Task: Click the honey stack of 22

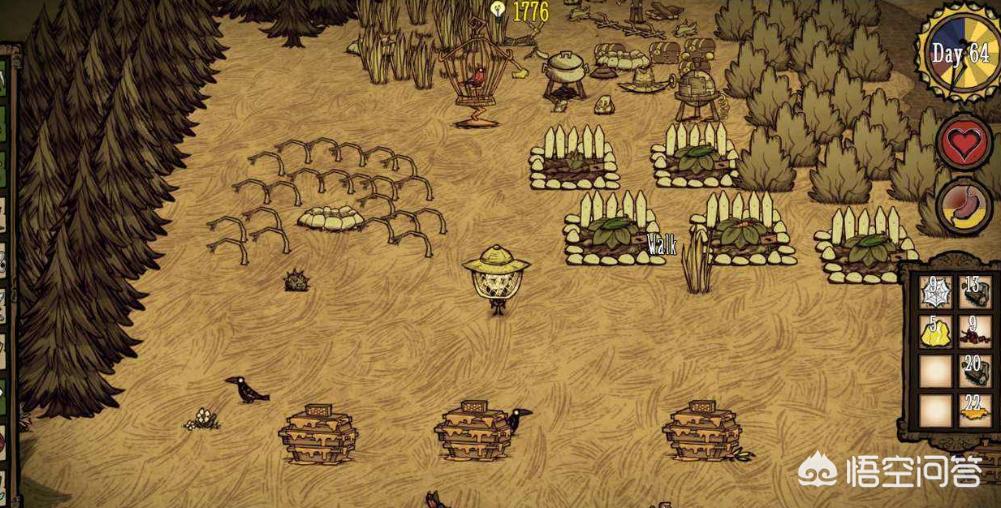Action: [x=972, y=410]
